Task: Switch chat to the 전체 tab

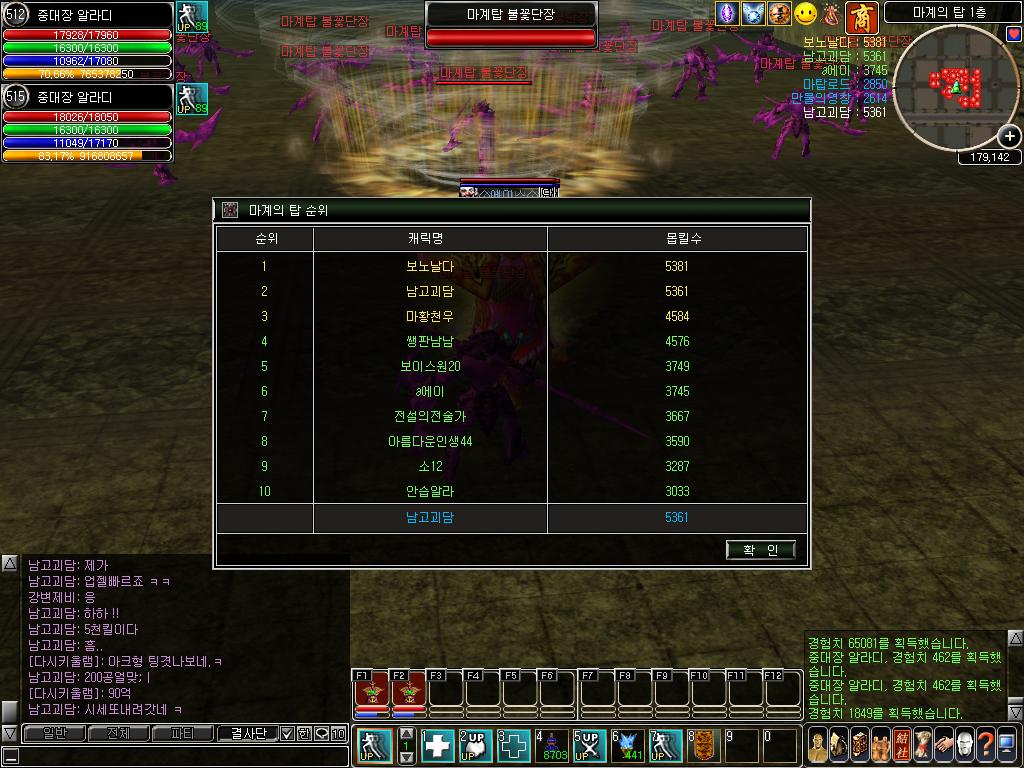Action: click(x=117, y=734)
